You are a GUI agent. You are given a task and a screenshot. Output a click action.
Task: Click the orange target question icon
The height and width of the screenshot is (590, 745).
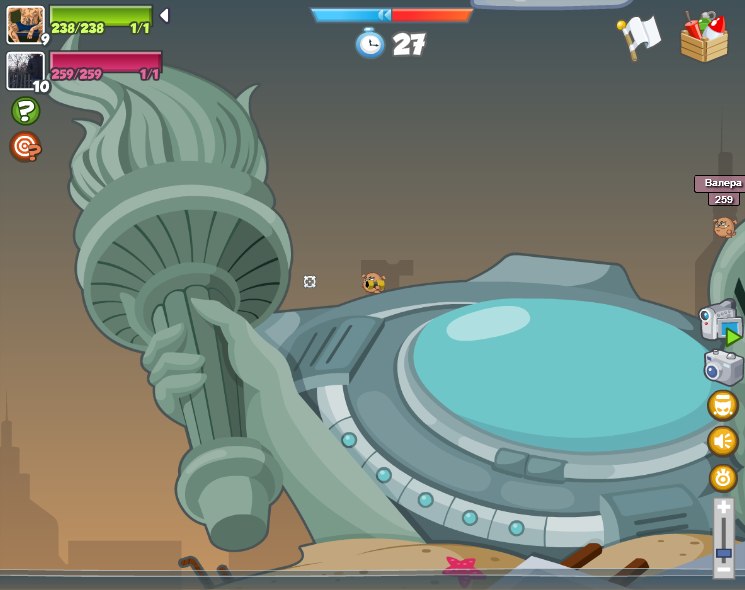[25, 147]
